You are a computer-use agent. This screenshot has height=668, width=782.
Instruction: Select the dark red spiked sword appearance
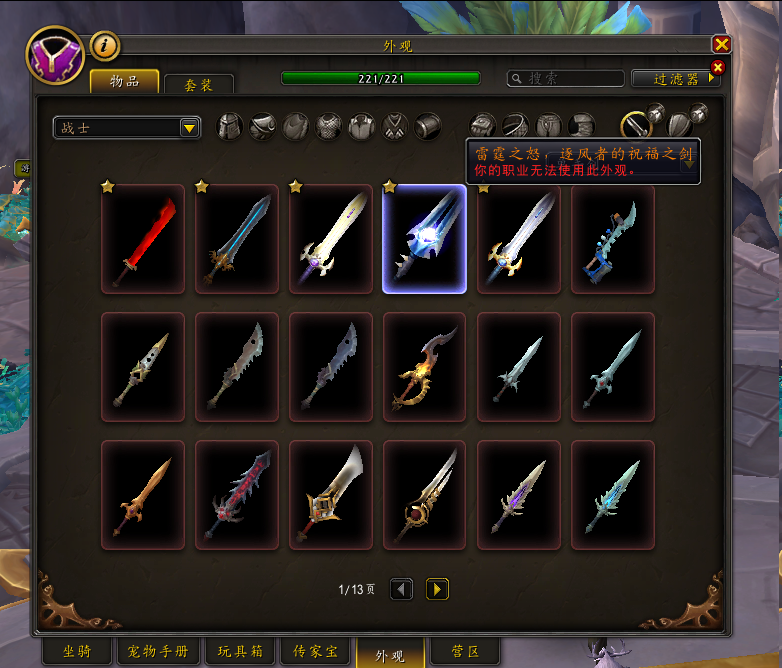pos(237,495)
